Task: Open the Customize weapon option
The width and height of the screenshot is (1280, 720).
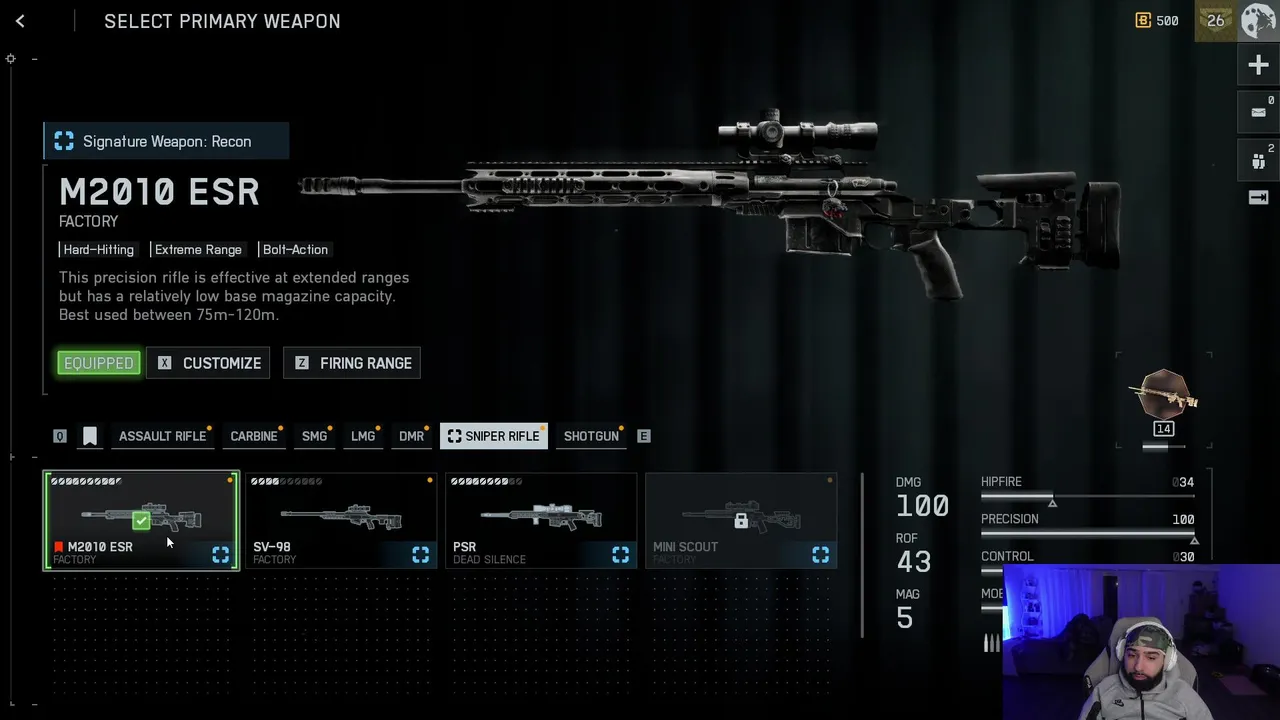Action: point(209,363)
